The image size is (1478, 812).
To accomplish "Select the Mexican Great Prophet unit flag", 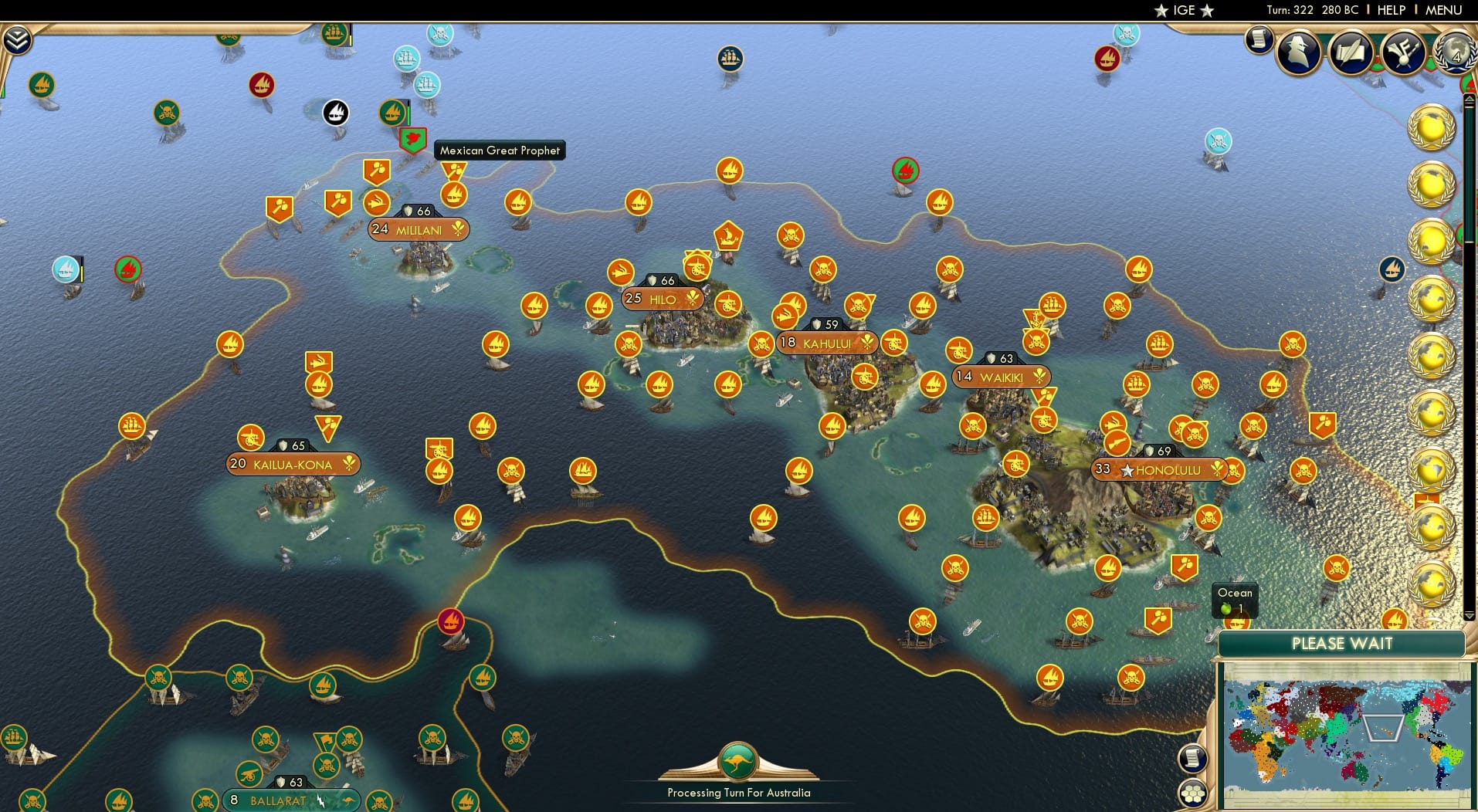I will [x=412, y=140].
